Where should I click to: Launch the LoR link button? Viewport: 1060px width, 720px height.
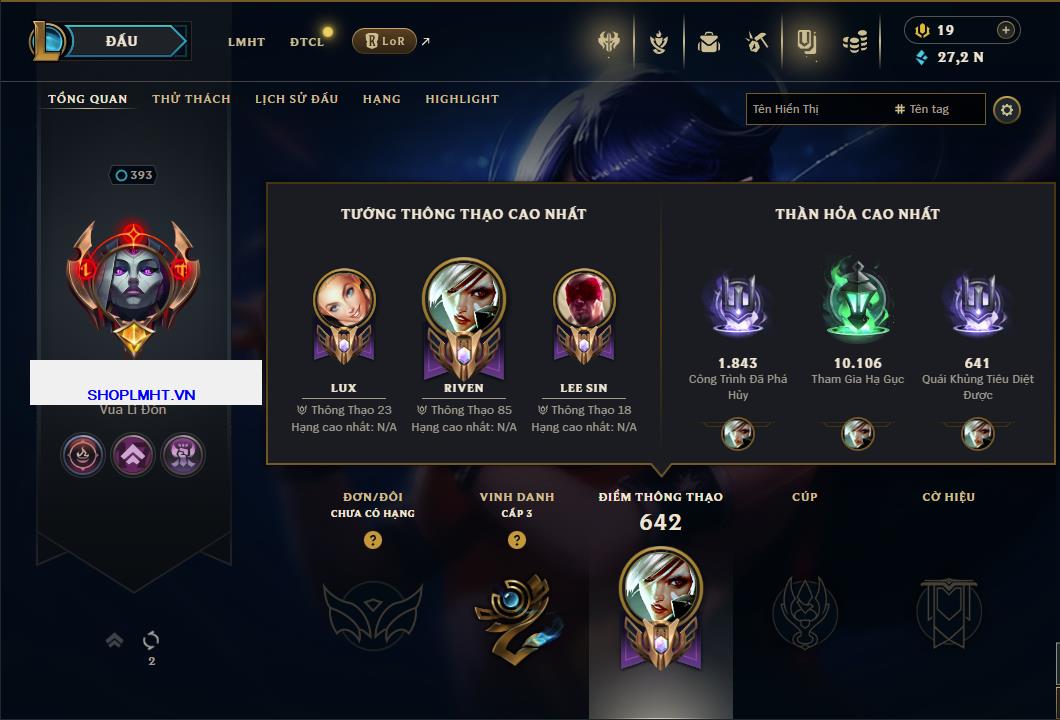point(384,41)
